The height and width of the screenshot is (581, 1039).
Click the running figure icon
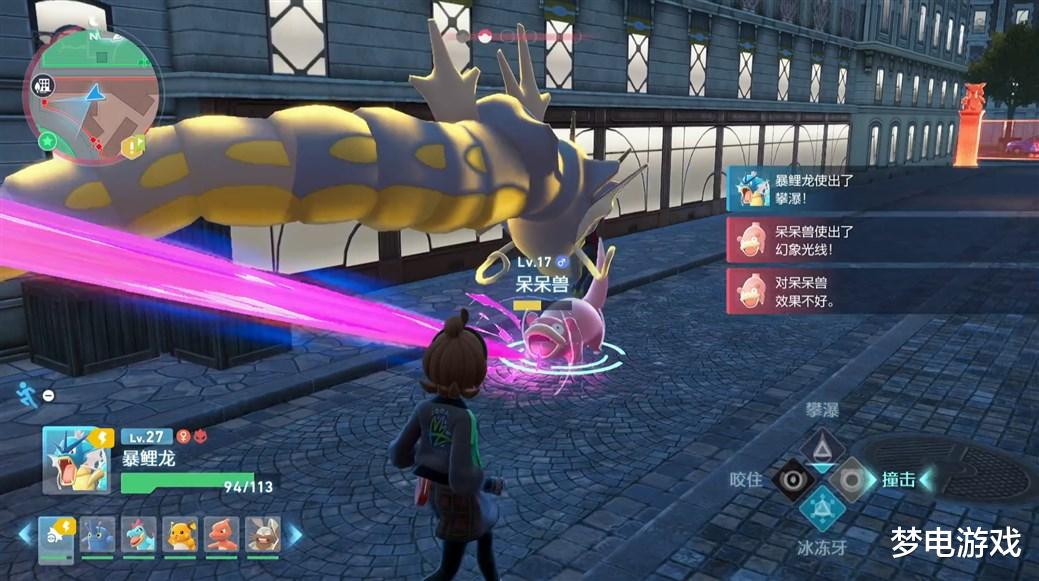point(27,393)
